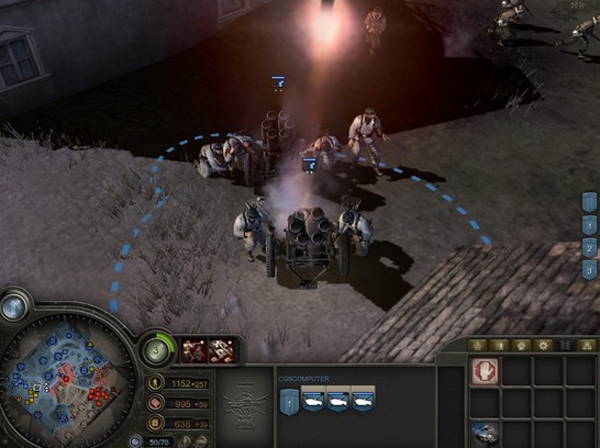Image resolution: width=600 pixels, height=448 pixels.
Task: Select control group 2 badge
Action: [590, 248]
